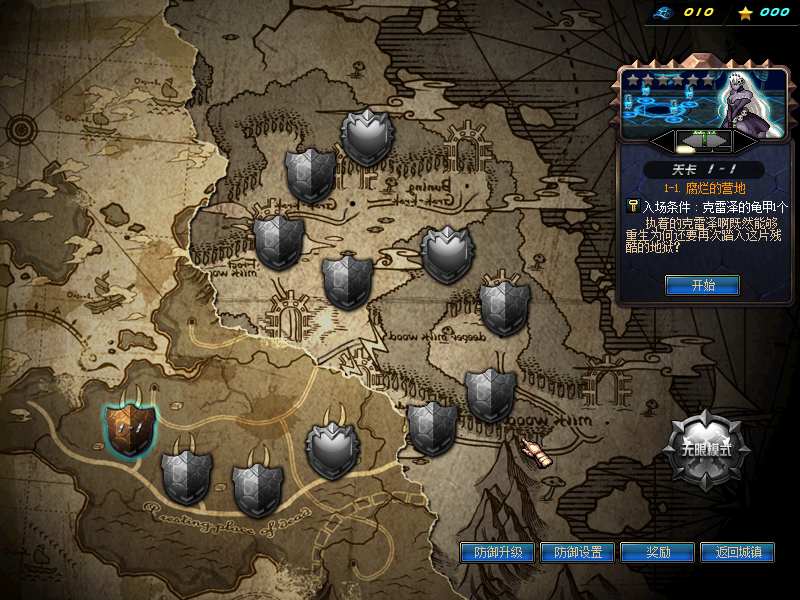Screen dimensions: 800x600
Task: Return to town via 返回城镇
Action: point(738,552)
